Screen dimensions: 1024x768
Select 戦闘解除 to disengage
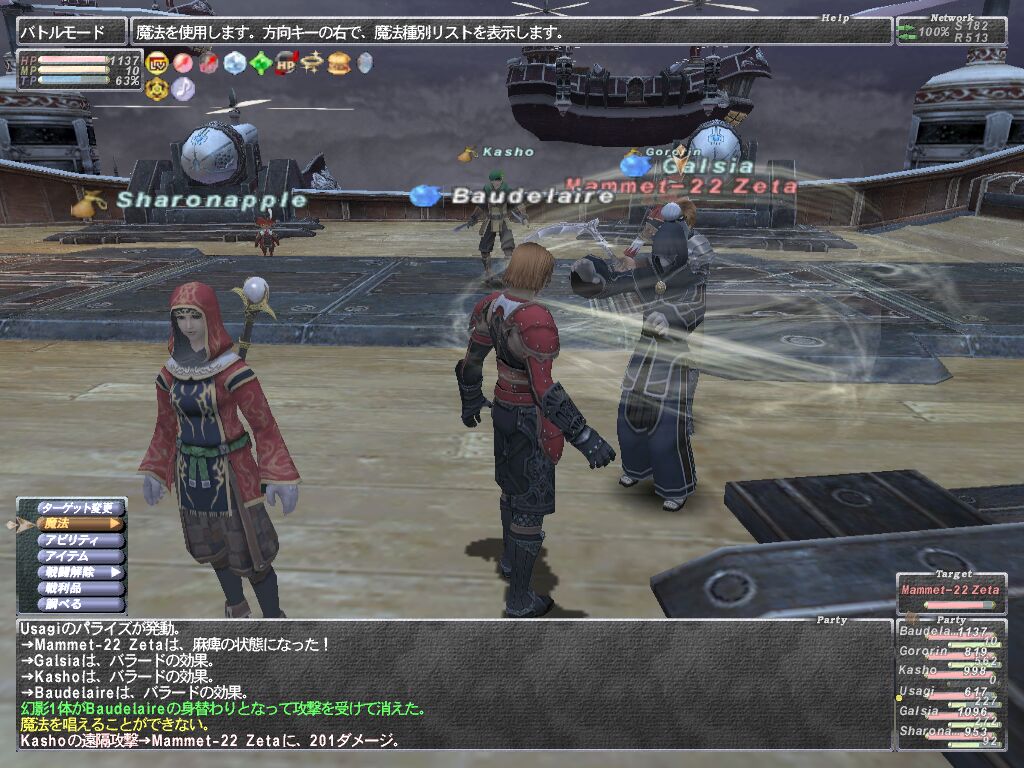(x=82, y=572)
